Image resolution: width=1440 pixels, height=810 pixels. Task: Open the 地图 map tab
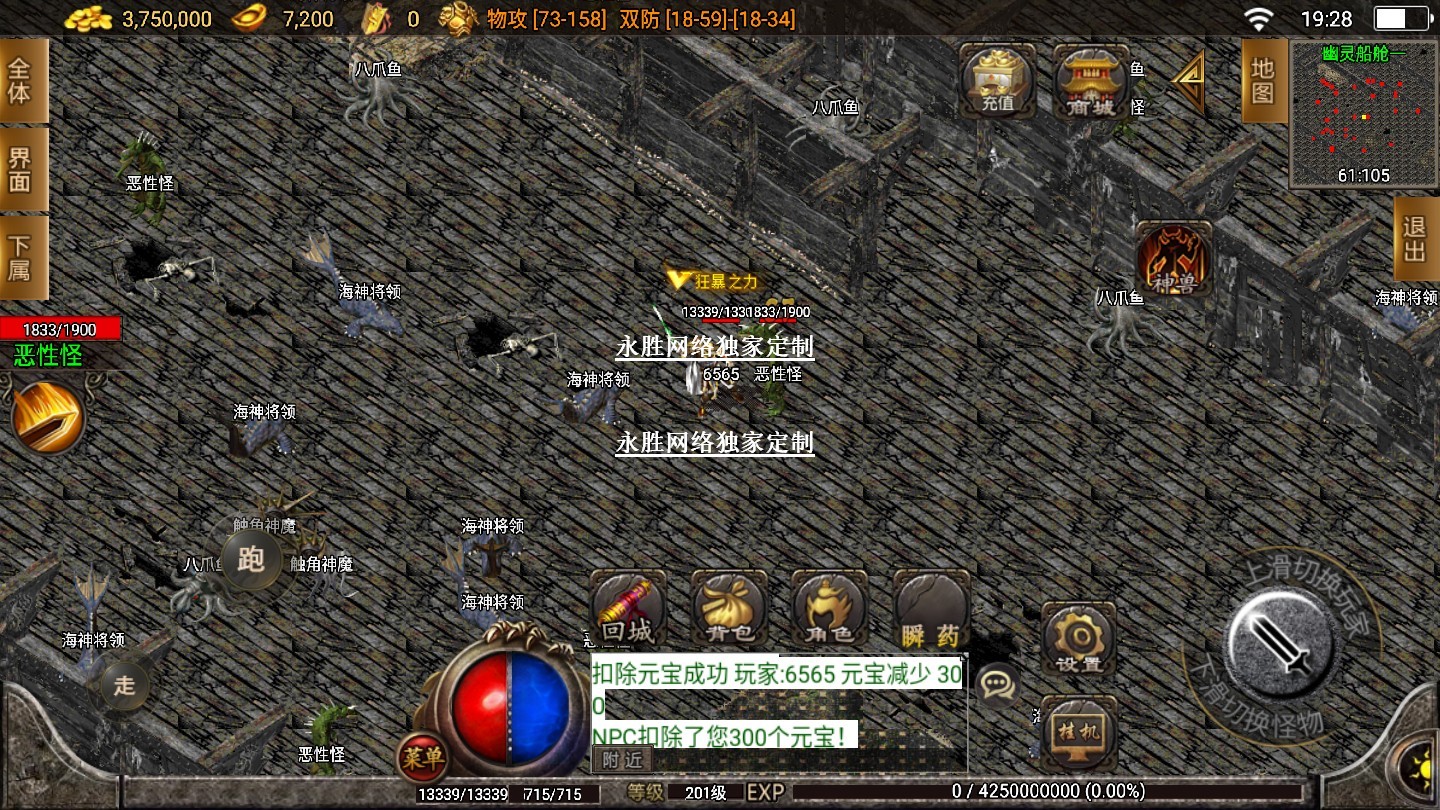[1262, 82]
